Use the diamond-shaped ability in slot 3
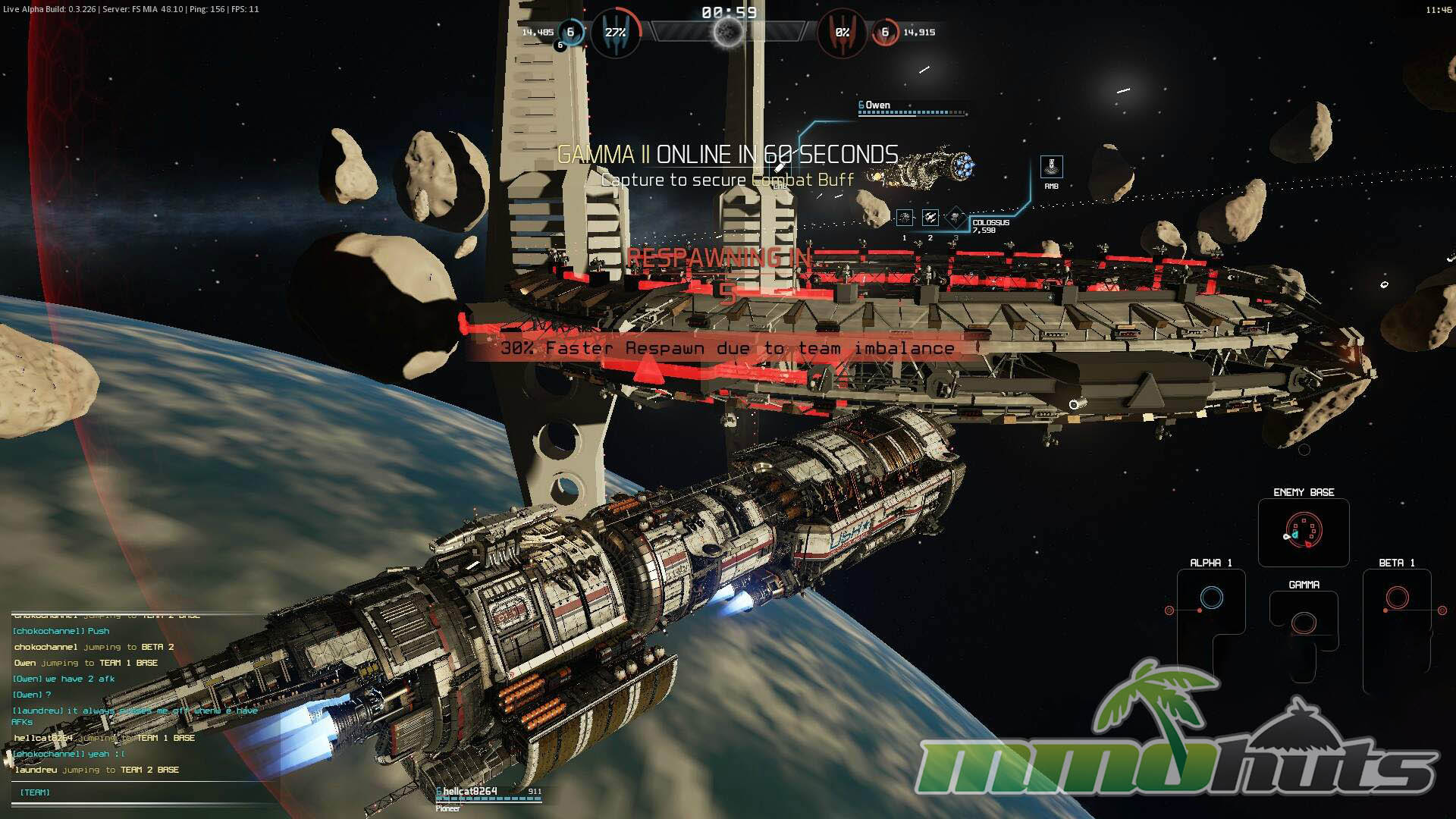This screenshot has width=1456, height=819. click(x=955, y=218)
